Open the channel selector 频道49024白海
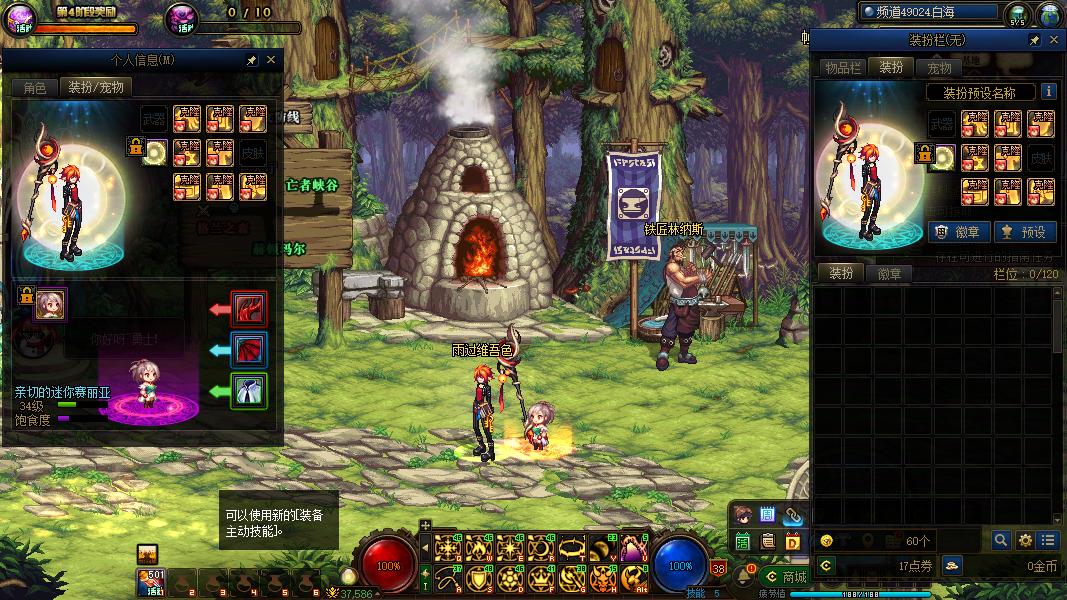Image resolution: width=1067 pixels, height=600 pixels. coord(929,12)
